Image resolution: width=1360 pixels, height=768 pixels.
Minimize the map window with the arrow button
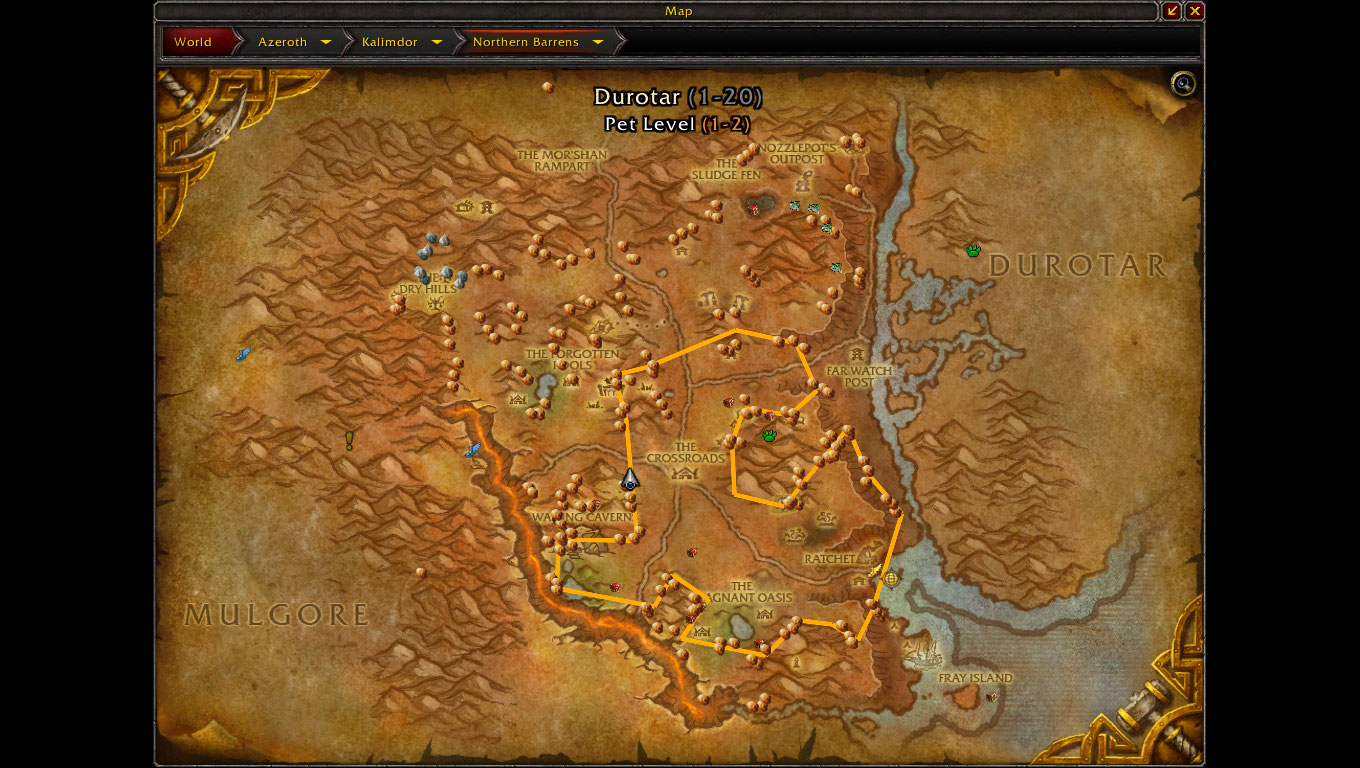coord(1172,11)
